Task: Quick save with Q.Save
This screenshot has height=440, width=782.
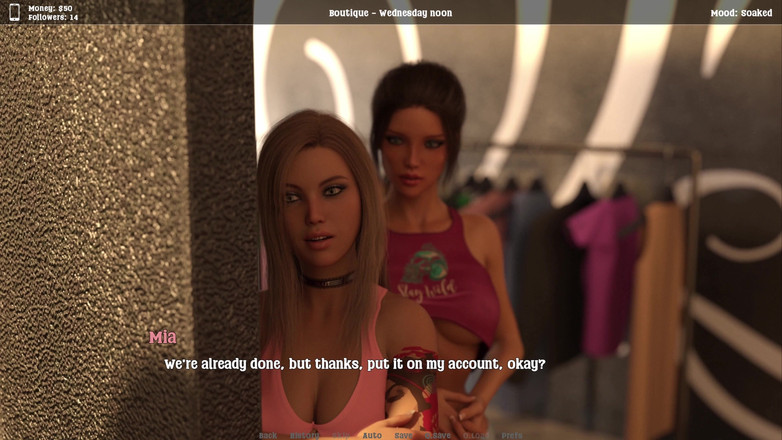Action: click(438, 435)
